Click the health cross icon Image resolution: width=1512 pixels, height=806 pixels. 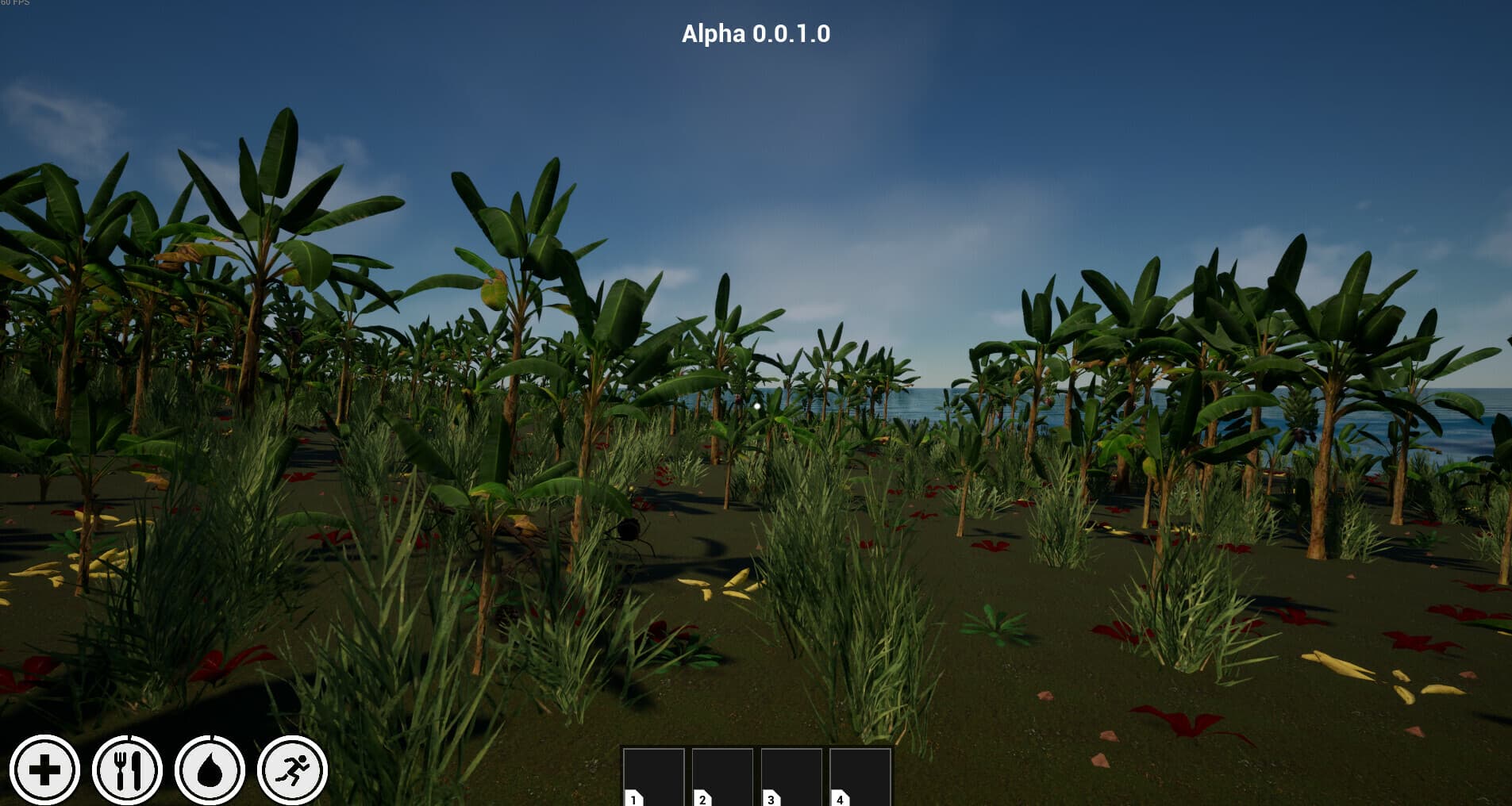point(48,768)
